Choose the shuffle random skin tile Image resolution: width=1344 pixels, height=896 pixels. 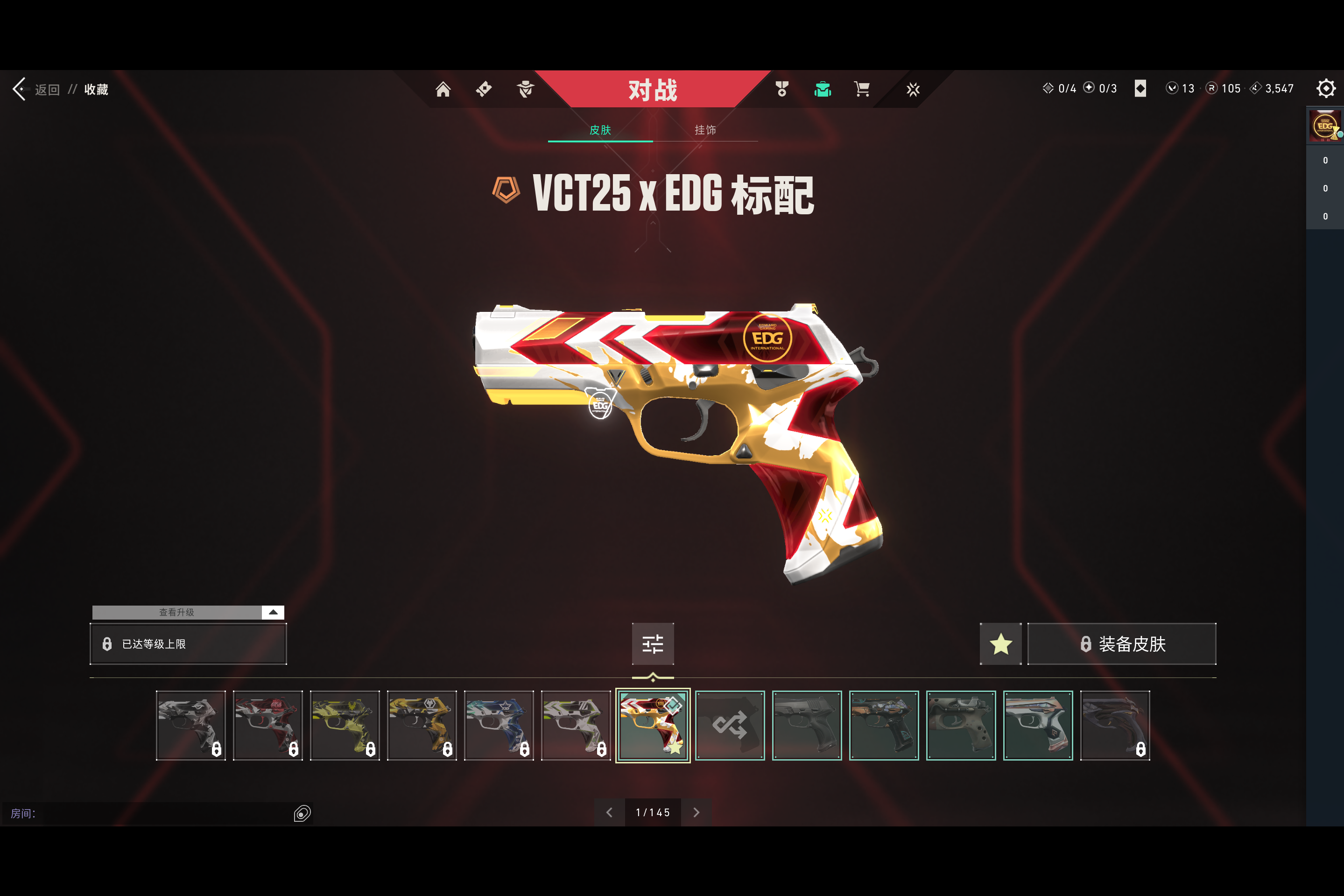click(x=729, y=725)
